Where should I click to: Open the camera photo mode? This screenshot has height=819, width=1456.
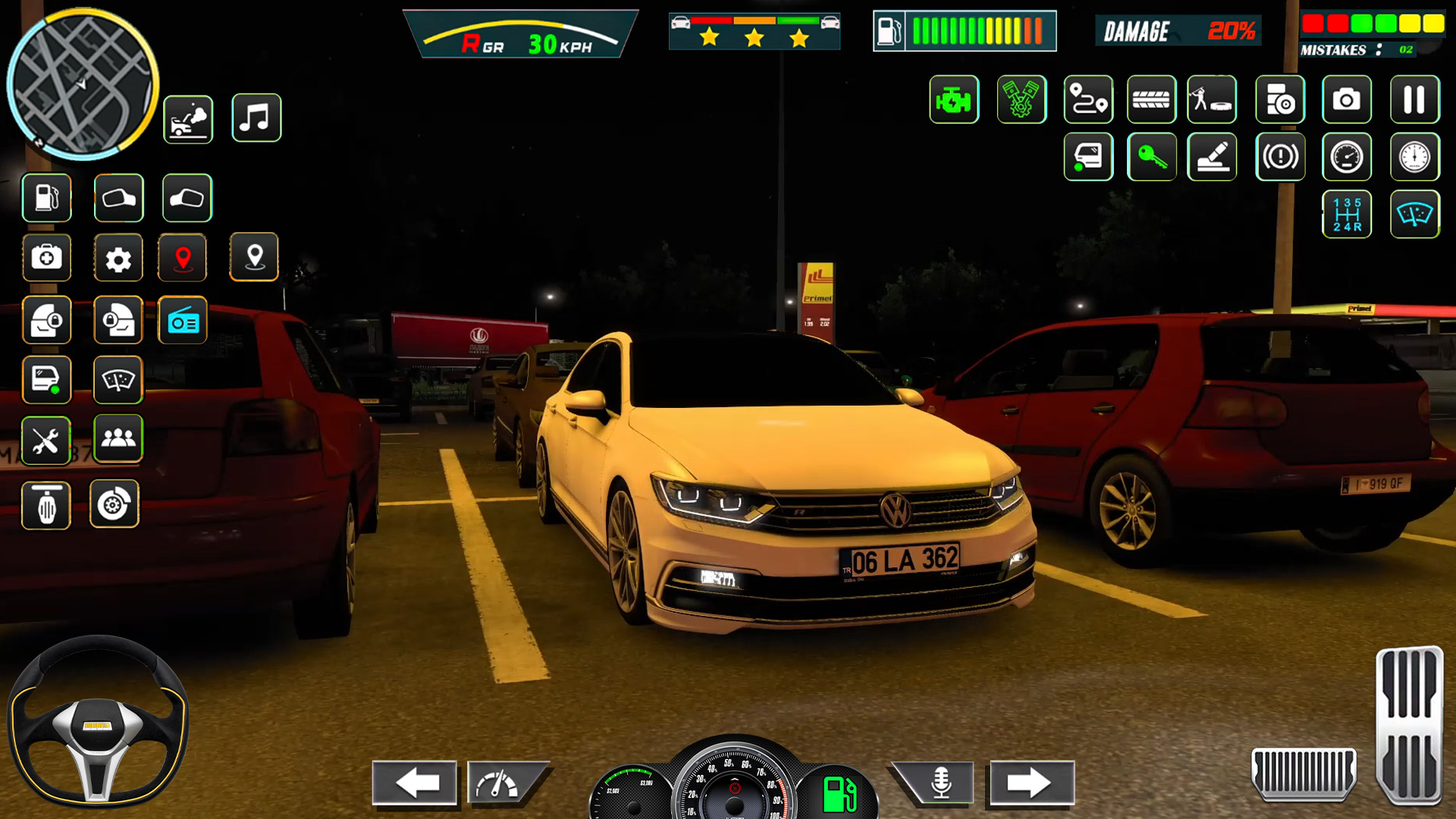1348,99
